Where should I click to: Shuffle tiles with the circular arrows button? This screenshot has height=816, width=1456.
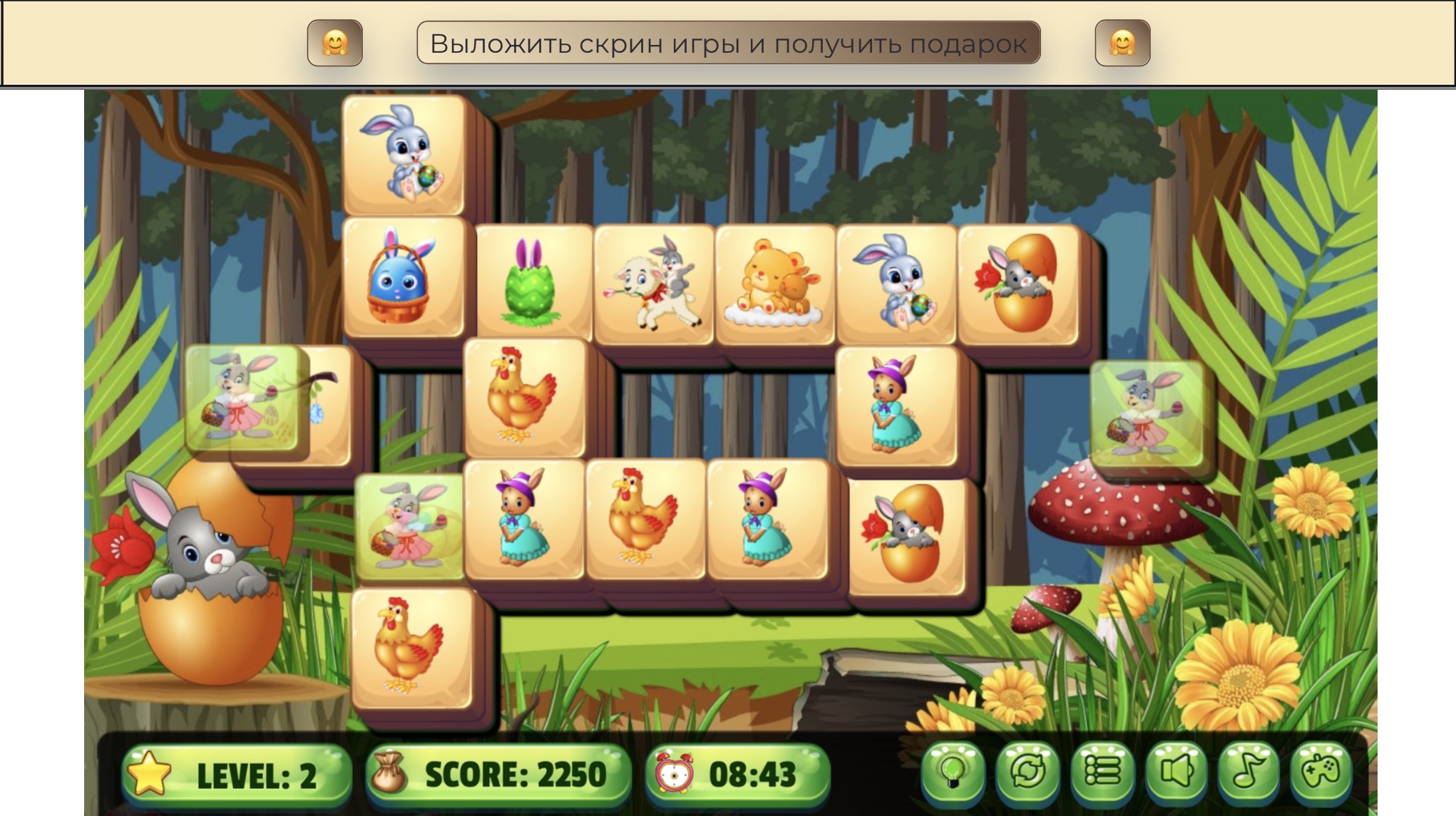pyautogui.click(x=1027, y=773)
